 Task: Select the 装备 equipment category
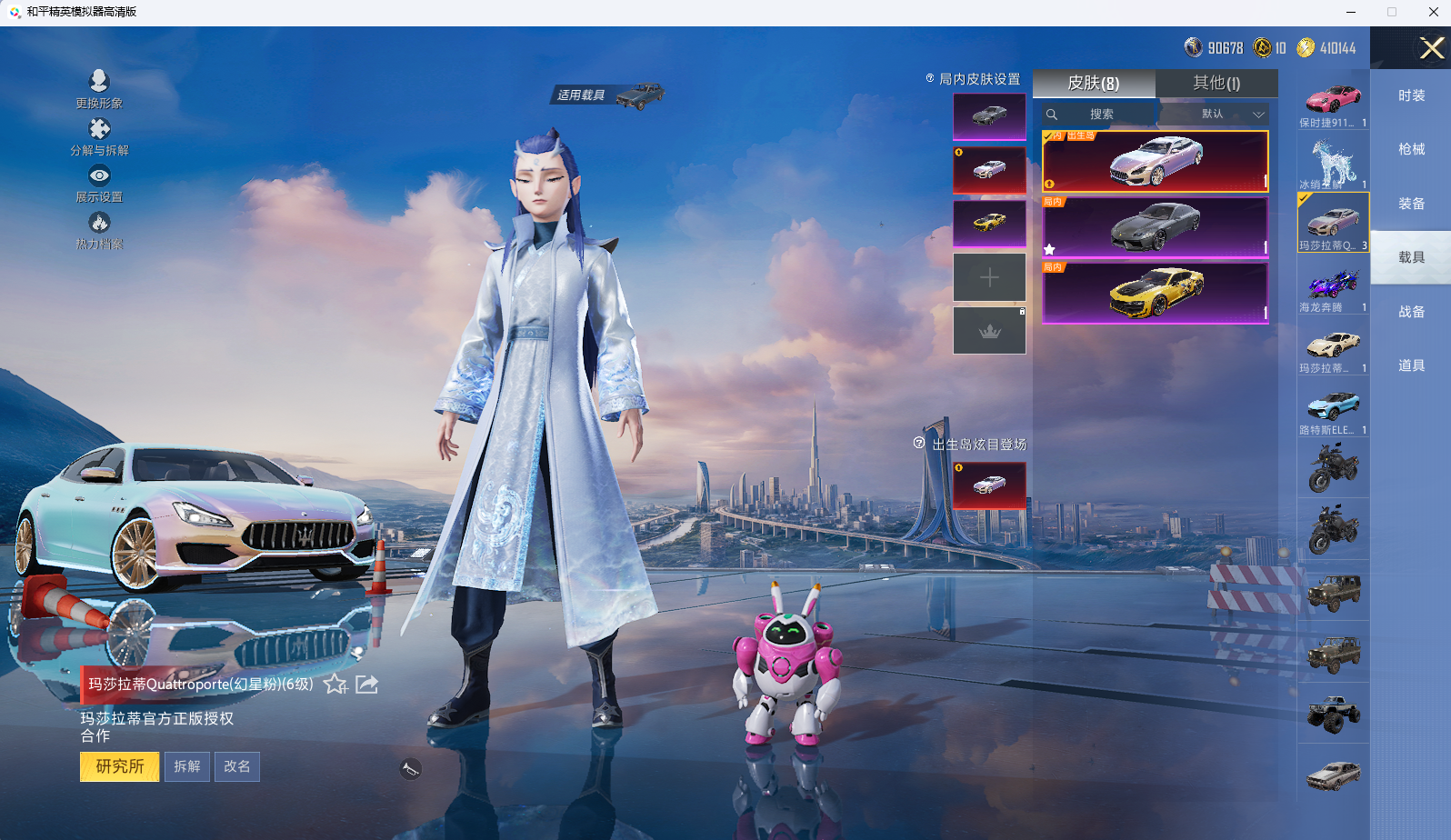tap(1411, 204)
